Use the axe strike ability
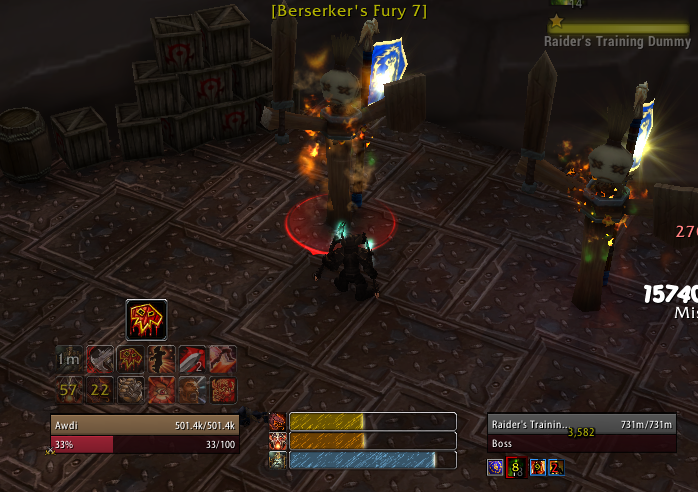 100,359
